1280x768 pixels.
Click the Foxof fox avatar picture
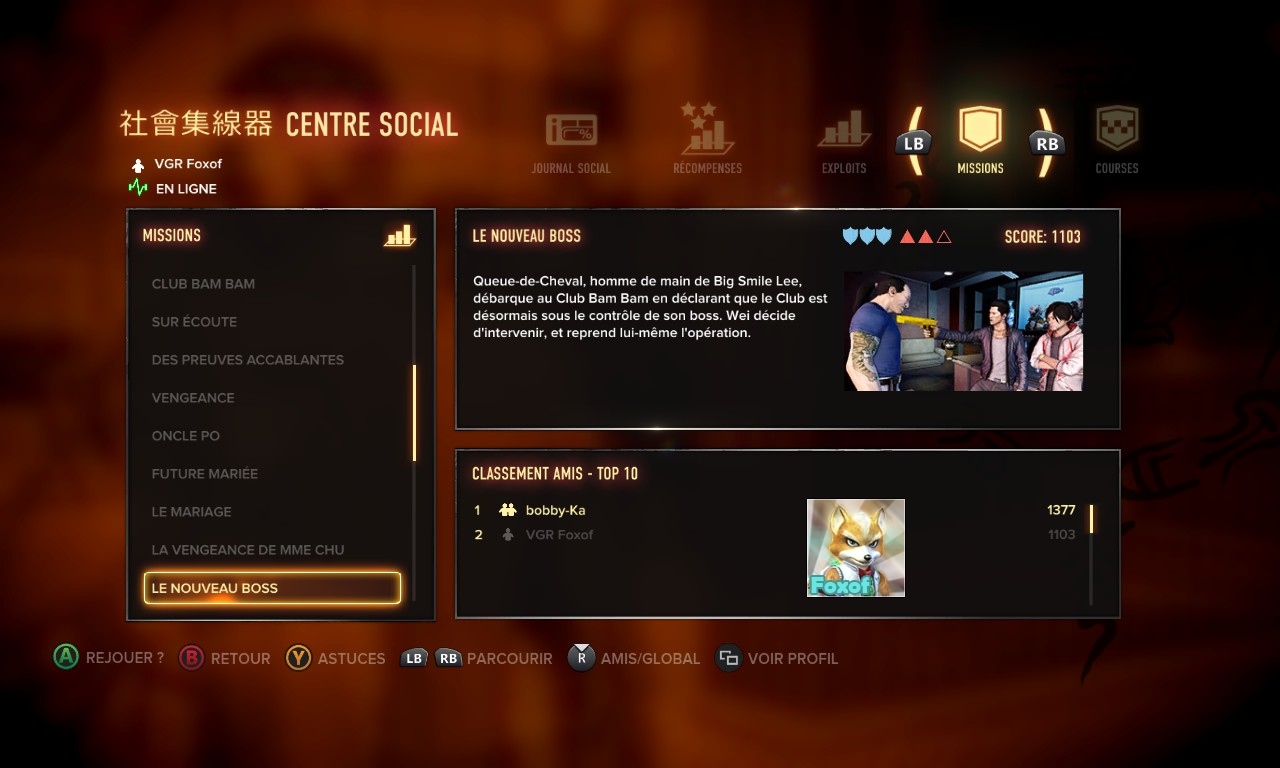click(x=856, y=548)
